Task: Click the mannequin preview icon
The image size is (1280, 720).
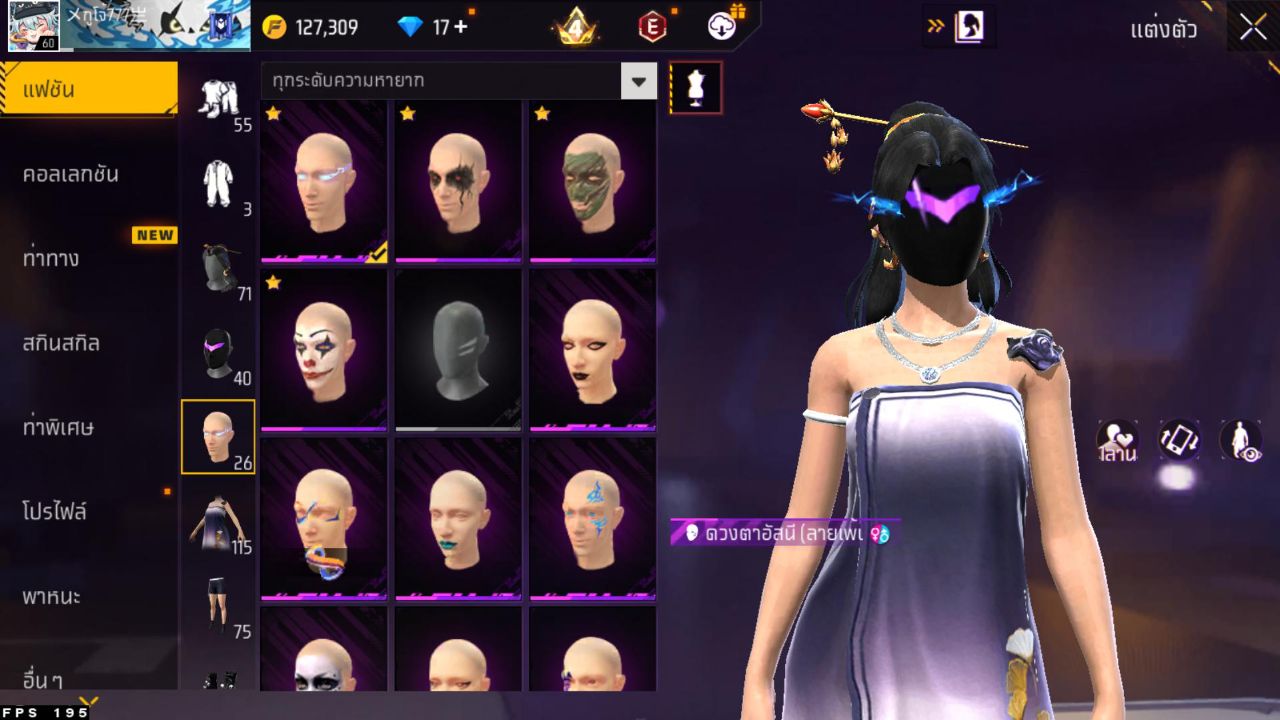Action: tap(695, 88)
